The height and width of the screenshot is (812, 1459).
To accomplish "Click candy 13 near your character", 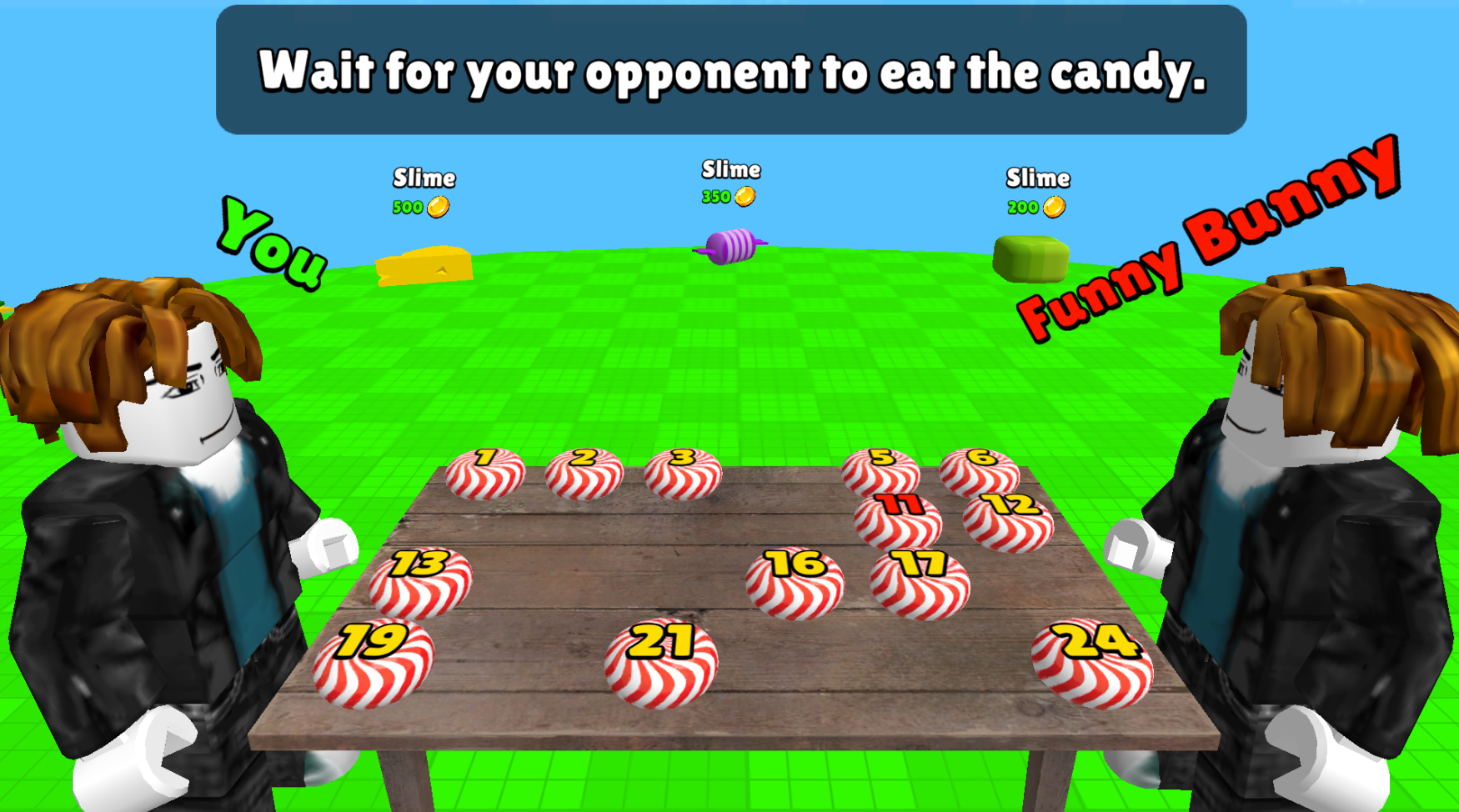I will click(422, 584).
